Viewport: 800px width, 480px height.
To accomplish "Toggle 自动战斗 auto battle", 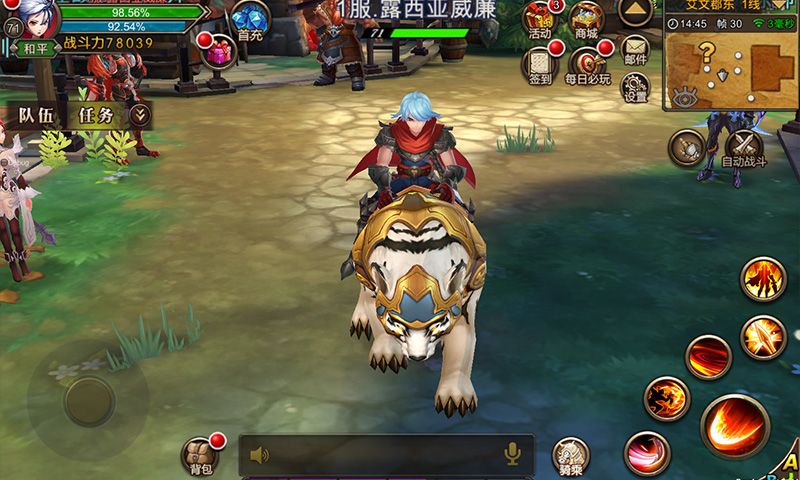I will tap(744, 148).
